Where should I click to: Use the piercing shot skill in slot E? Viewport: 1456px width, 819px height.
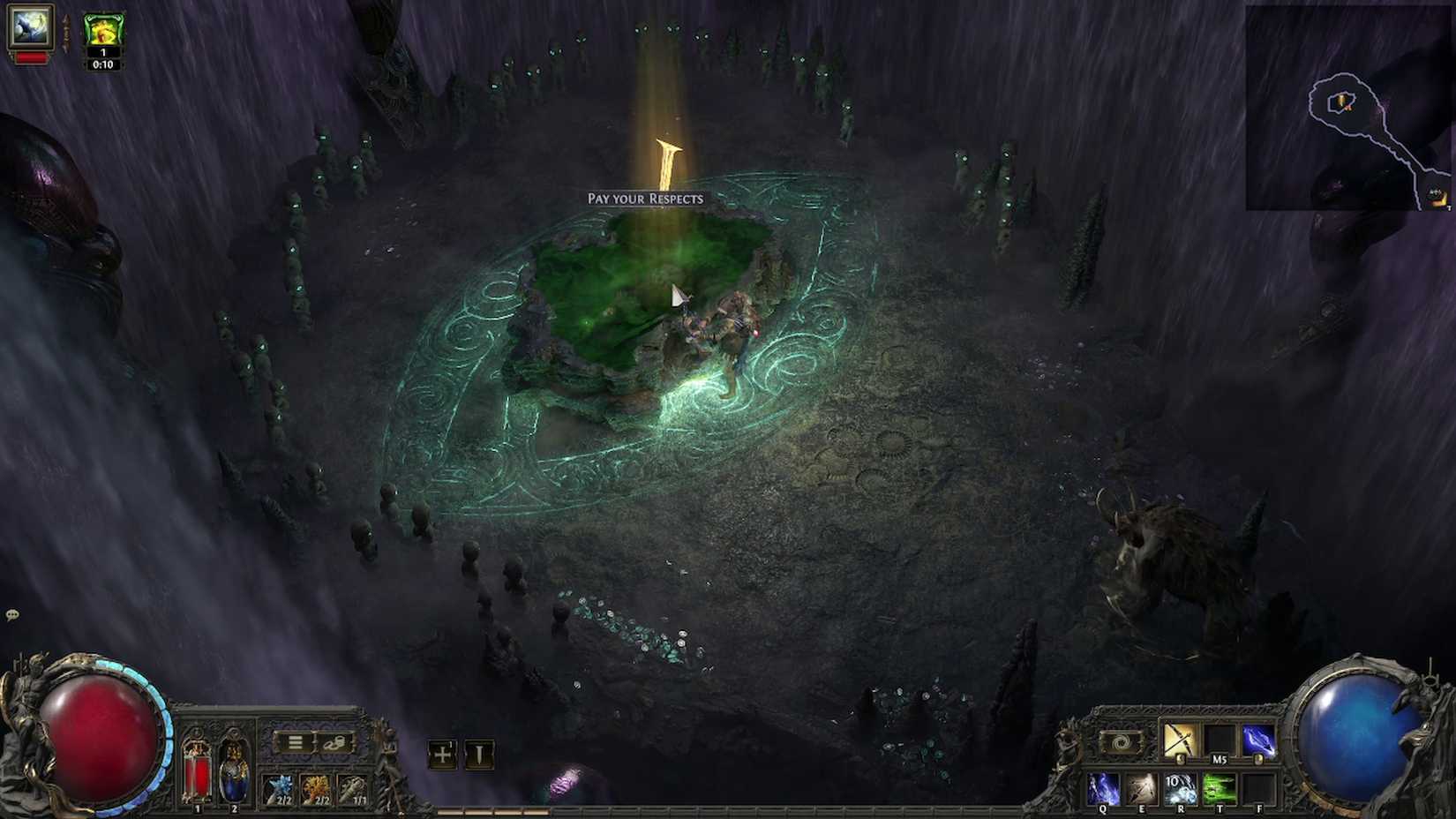[1142, 788]
